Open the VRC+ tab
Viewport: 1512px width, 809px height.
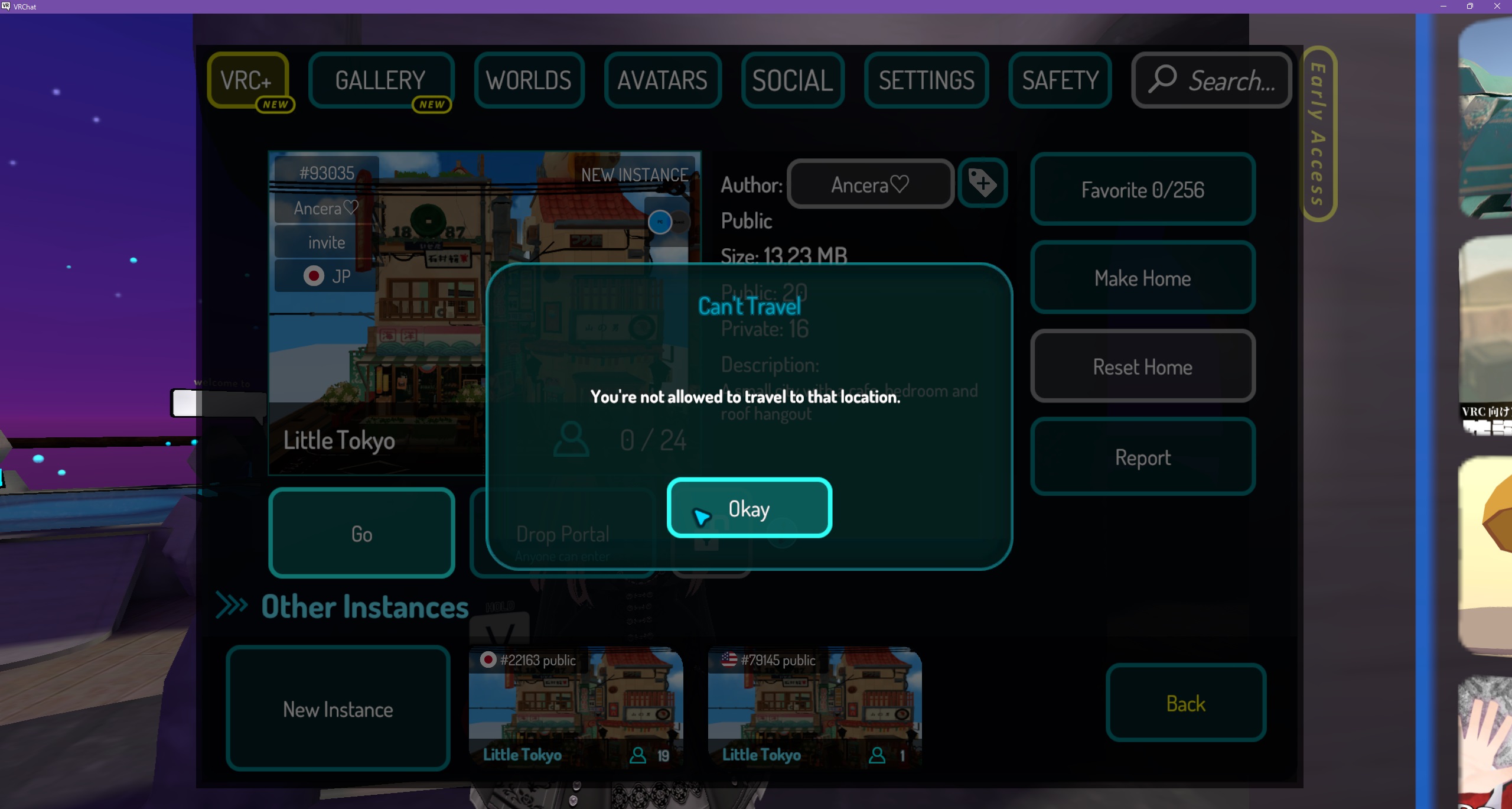[247, 80]
